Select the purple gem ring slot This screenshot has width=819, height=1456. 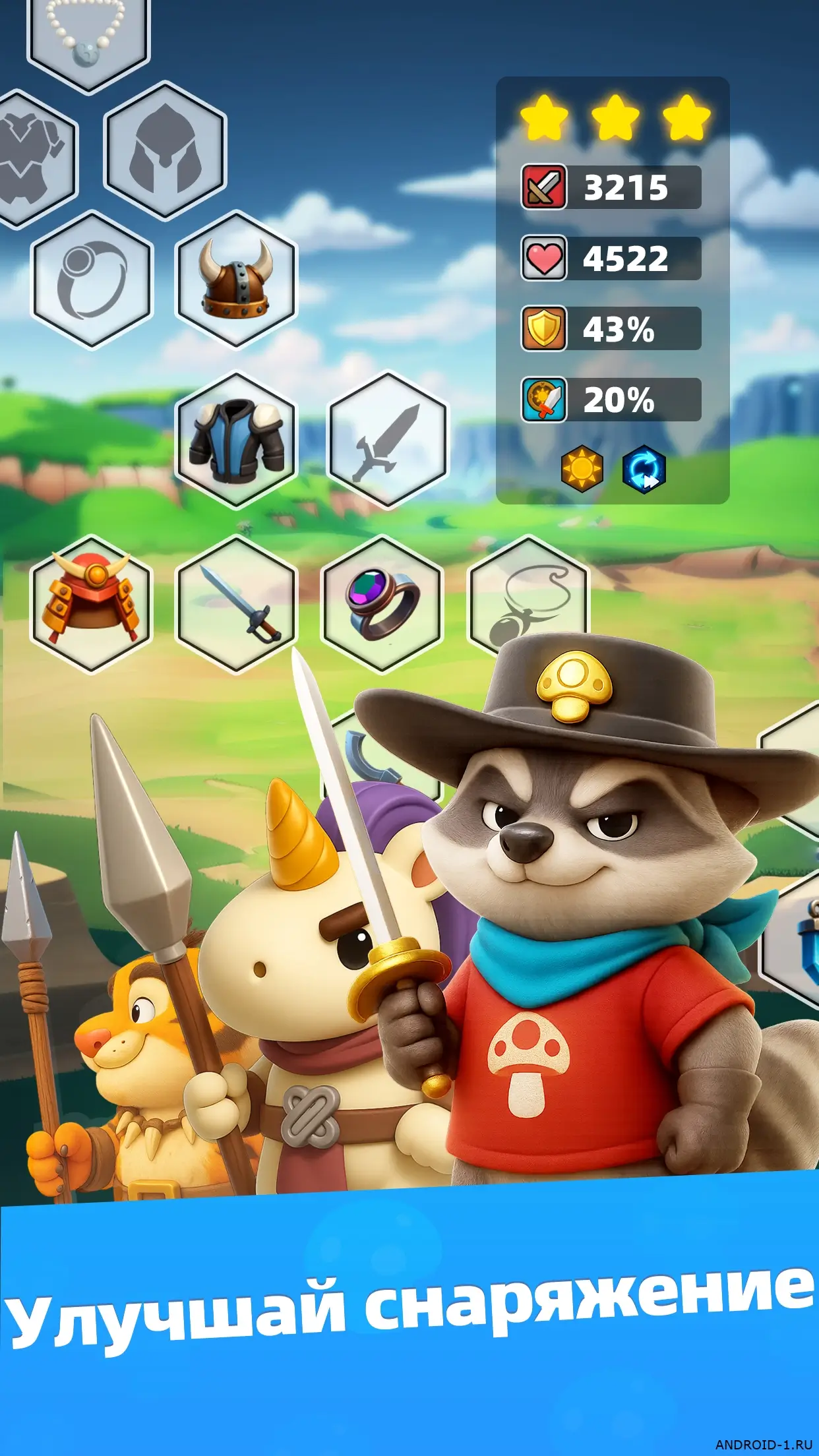[382, 603]
